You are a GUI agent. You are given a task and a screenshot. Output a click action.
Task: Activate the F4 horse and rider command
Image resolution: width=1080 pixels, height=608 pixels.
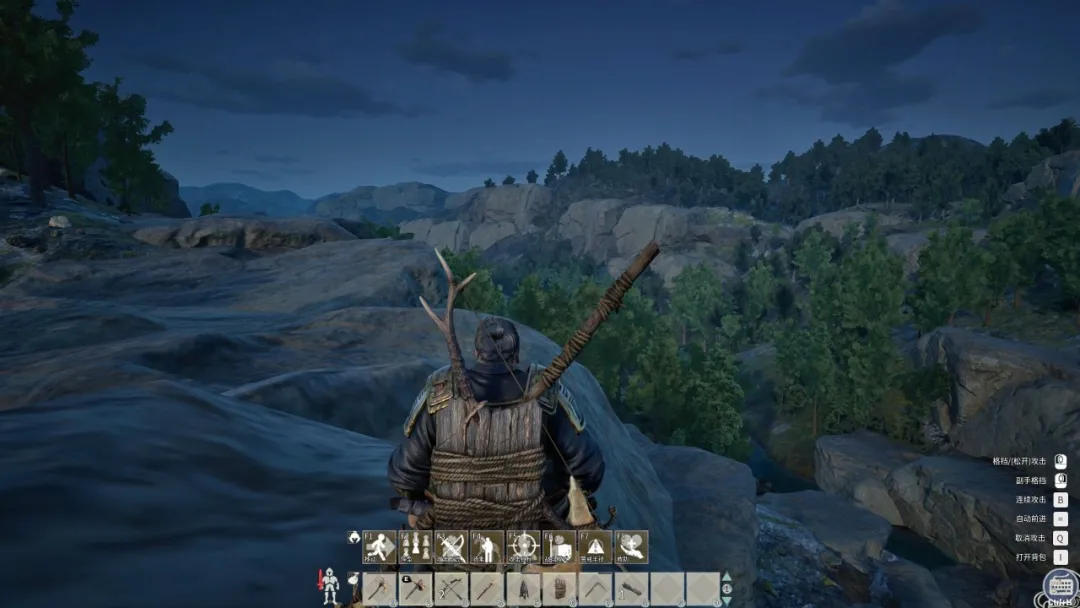tap(487, 547)
